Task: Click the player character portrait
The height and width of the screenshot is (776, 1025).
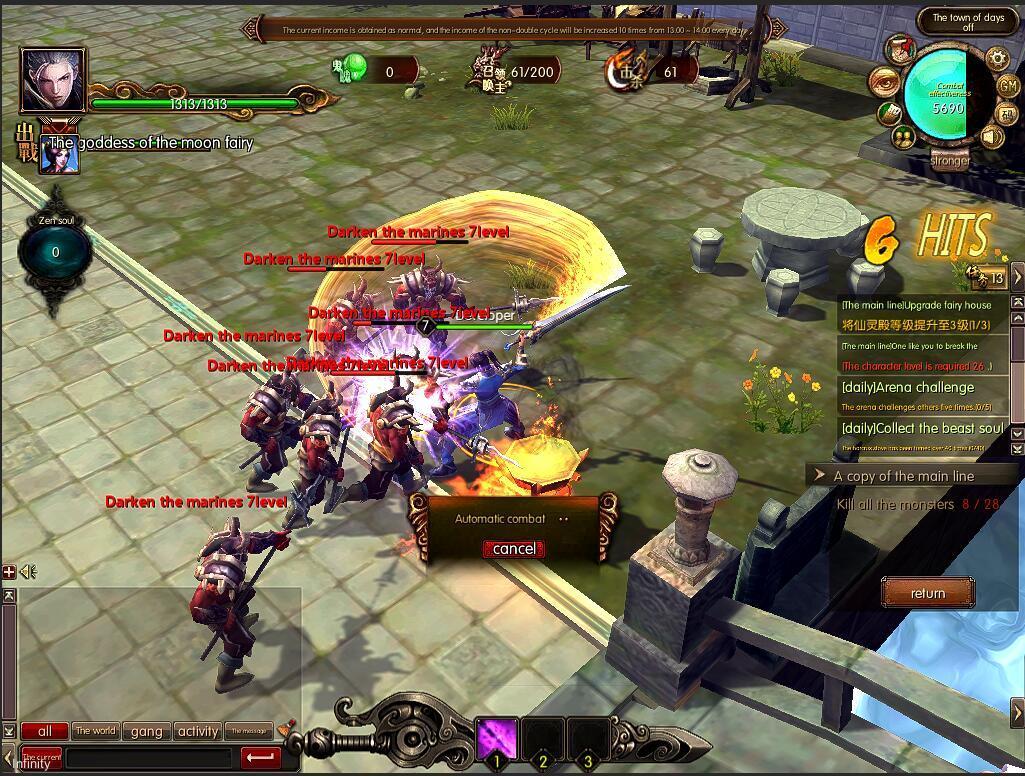Action: coord(53,80)
